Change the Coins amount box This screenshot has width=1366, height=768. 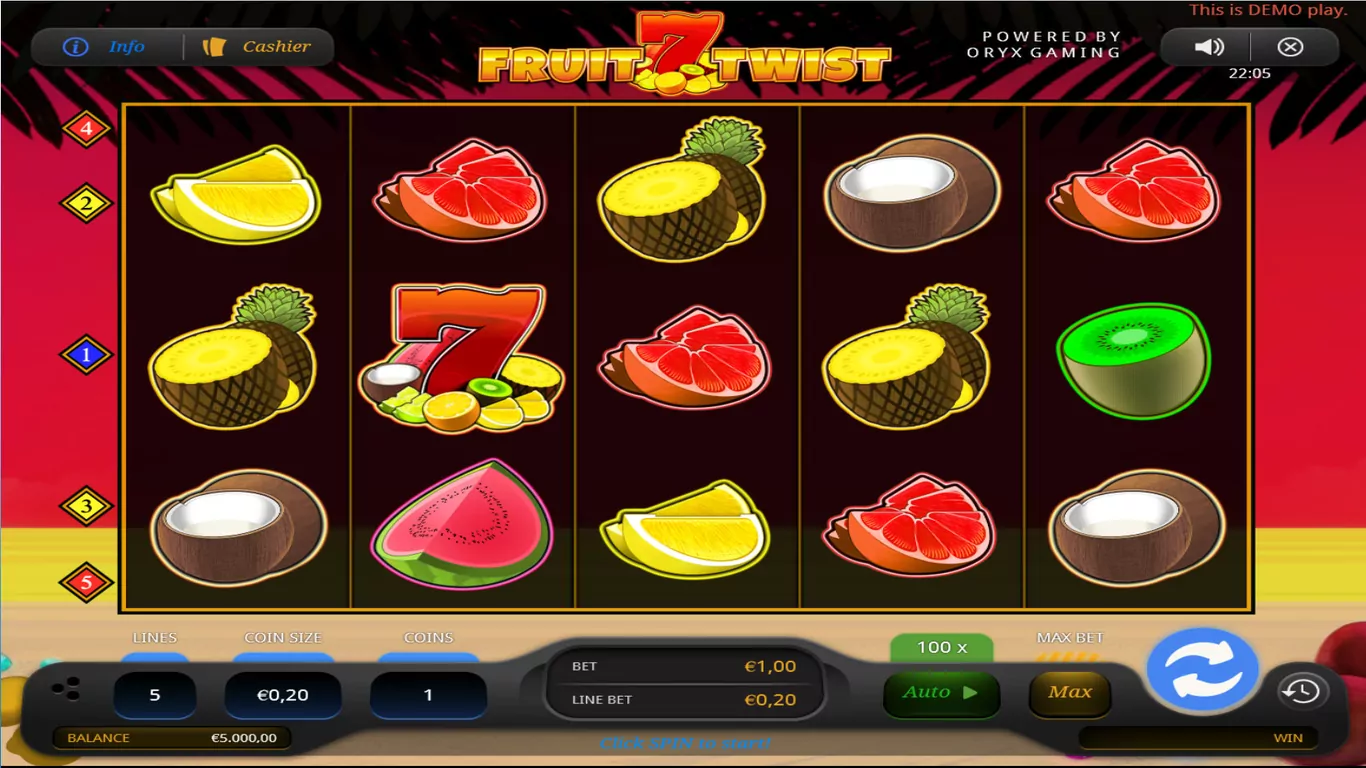coord(428,695)
